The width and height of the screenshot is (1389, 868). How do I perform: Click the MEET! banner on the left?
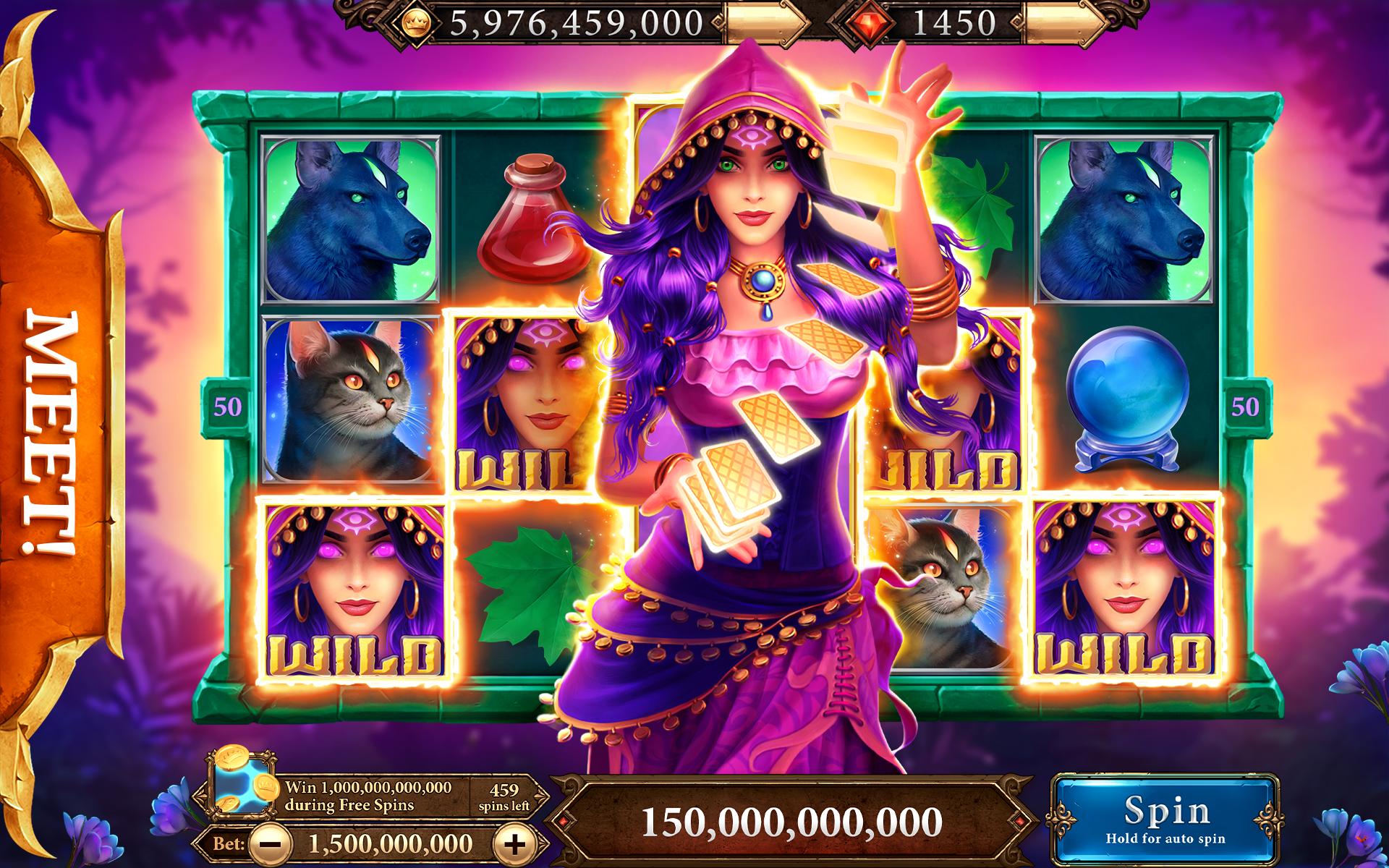click(x=51, y=434)
